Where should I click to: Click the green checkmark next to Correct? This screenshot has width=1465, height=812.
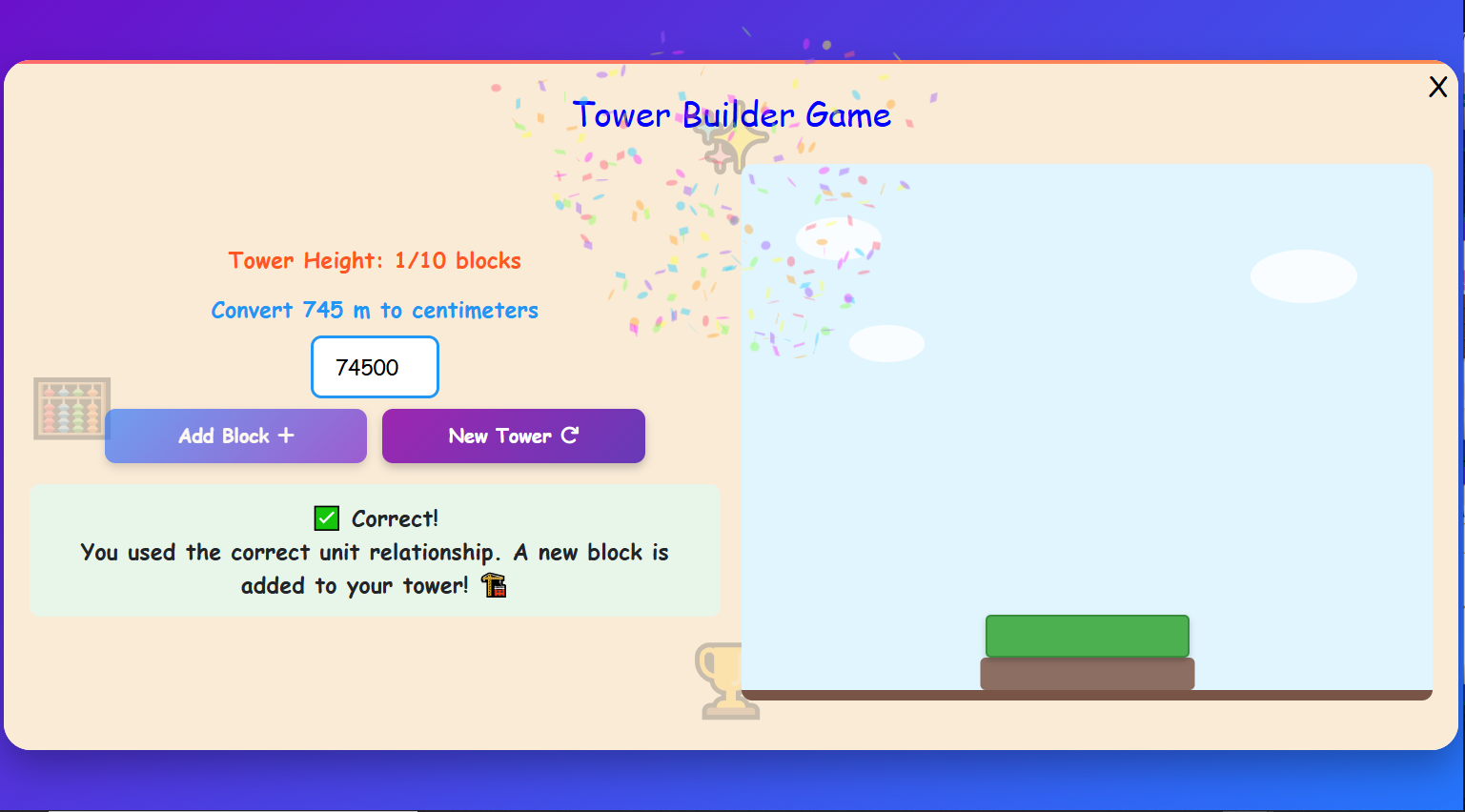pos(325,518)
